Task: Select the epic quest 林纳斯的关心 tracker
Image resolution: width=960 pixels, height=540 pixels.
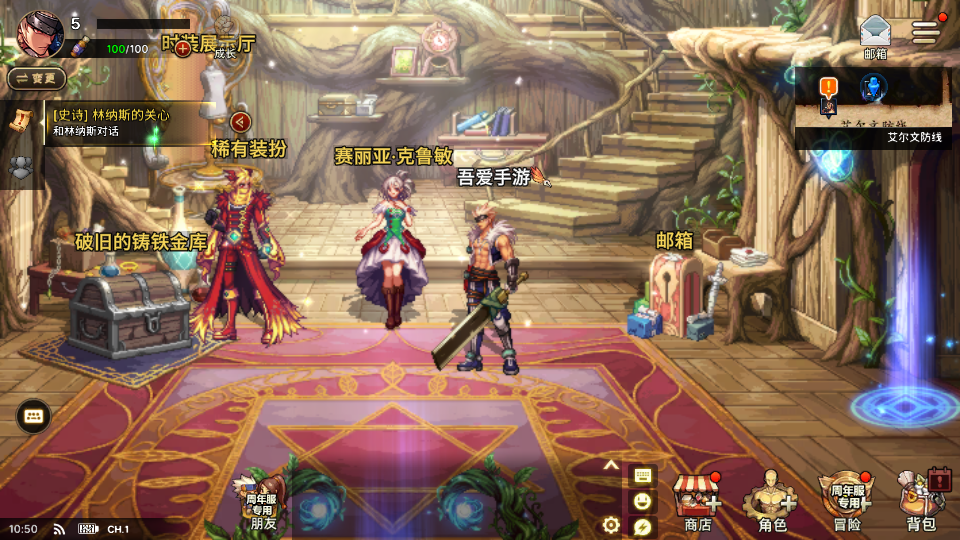Action: [x=125, y=122]
